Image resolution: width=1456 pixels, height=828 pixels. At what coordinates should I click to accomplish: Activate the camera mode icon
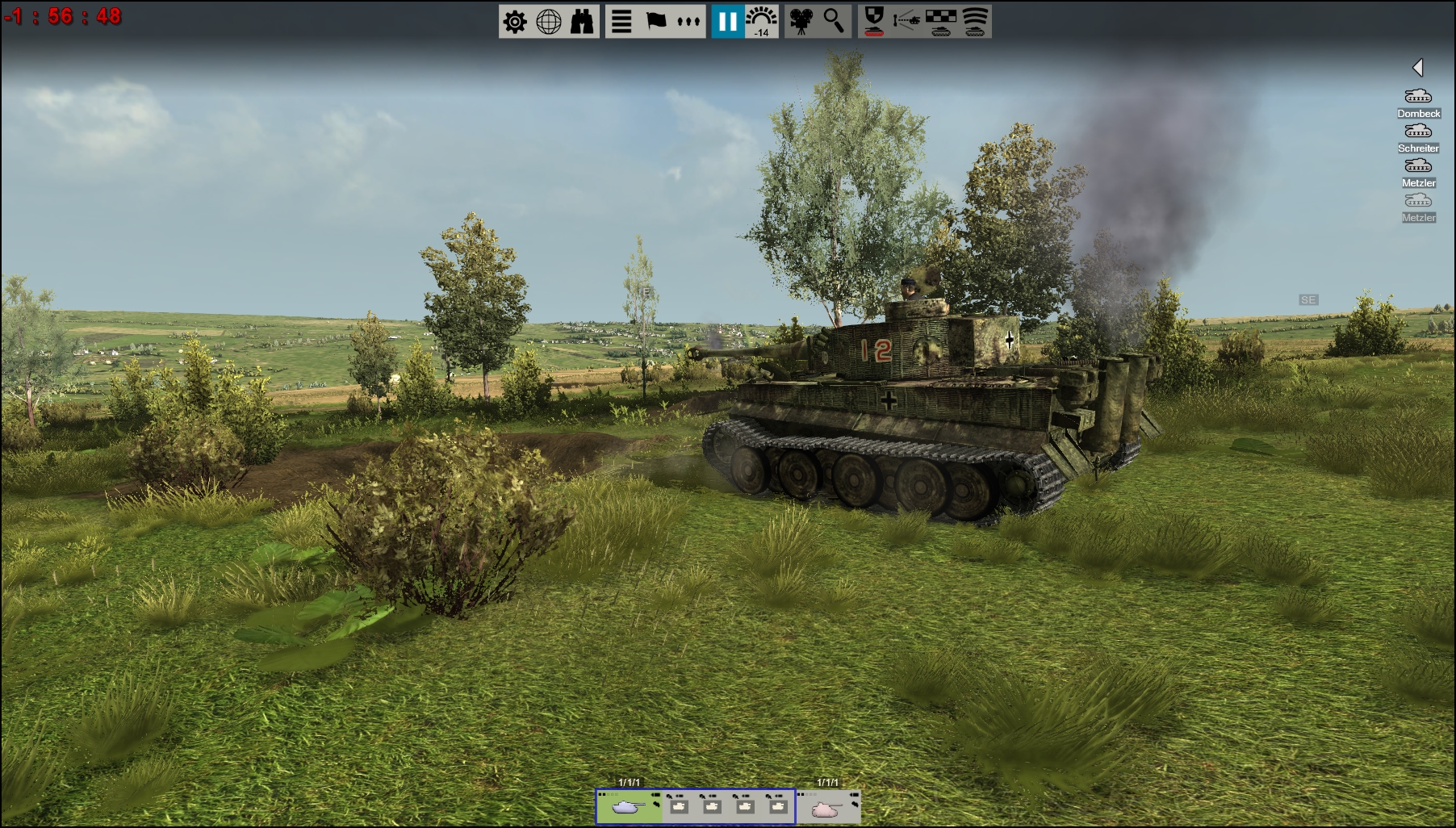(801, 22)
